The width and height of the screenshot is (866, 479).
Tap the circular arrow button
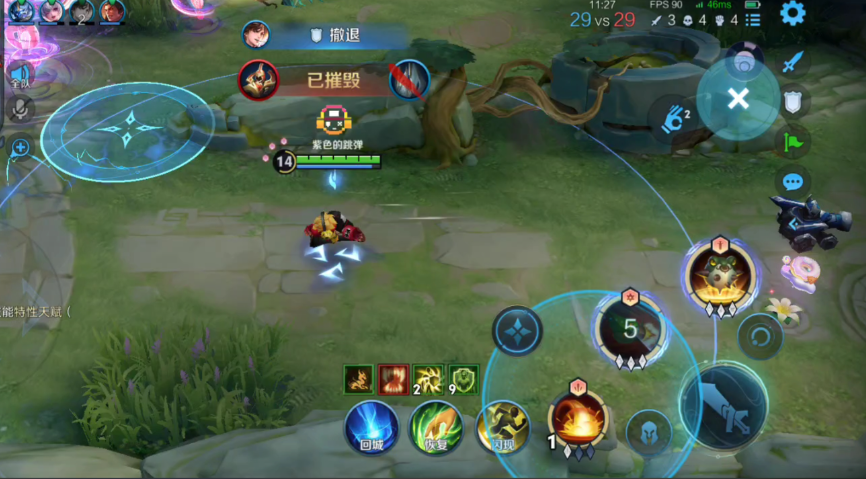(x=760, y=336)
